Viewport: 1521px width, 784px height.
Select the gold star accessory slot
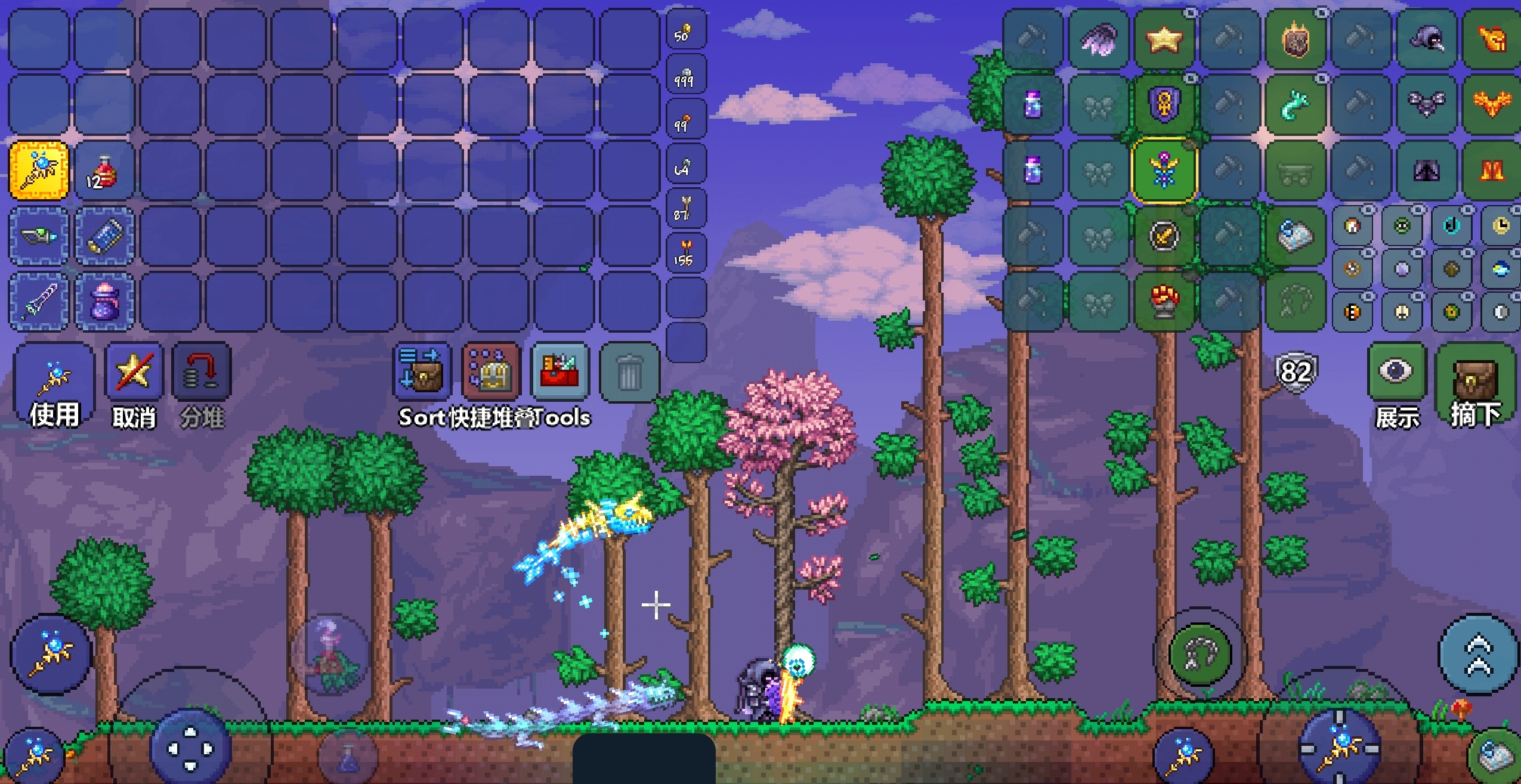coord(1164,39)
